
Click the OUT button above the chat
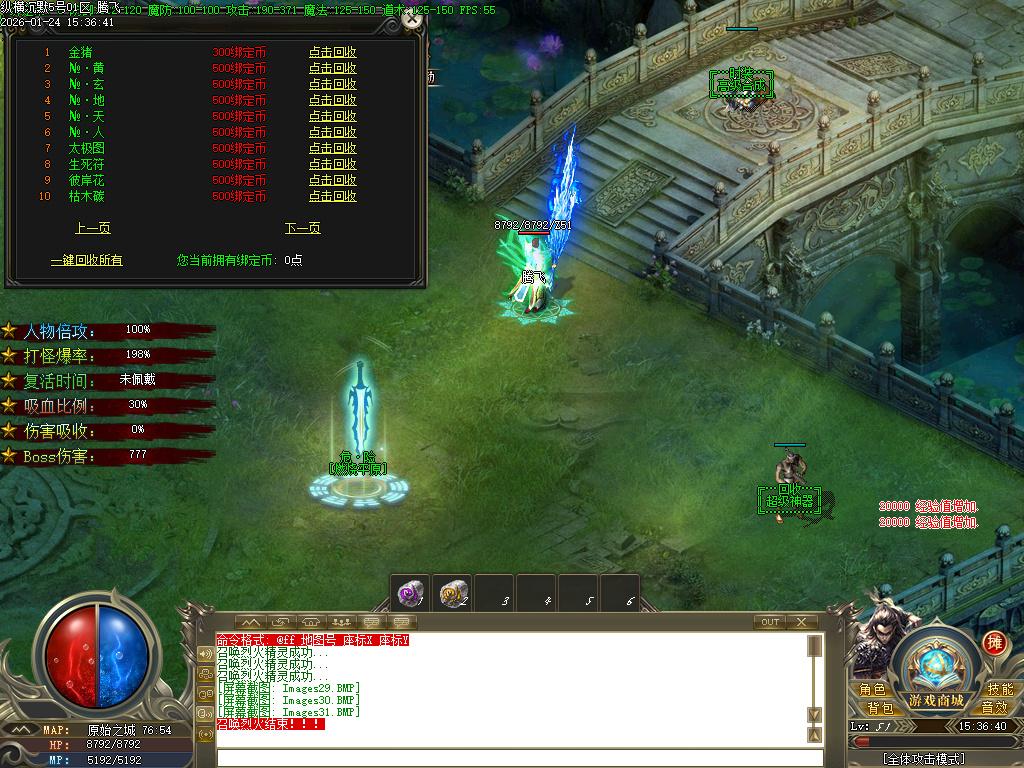click(x=769, y=622)
